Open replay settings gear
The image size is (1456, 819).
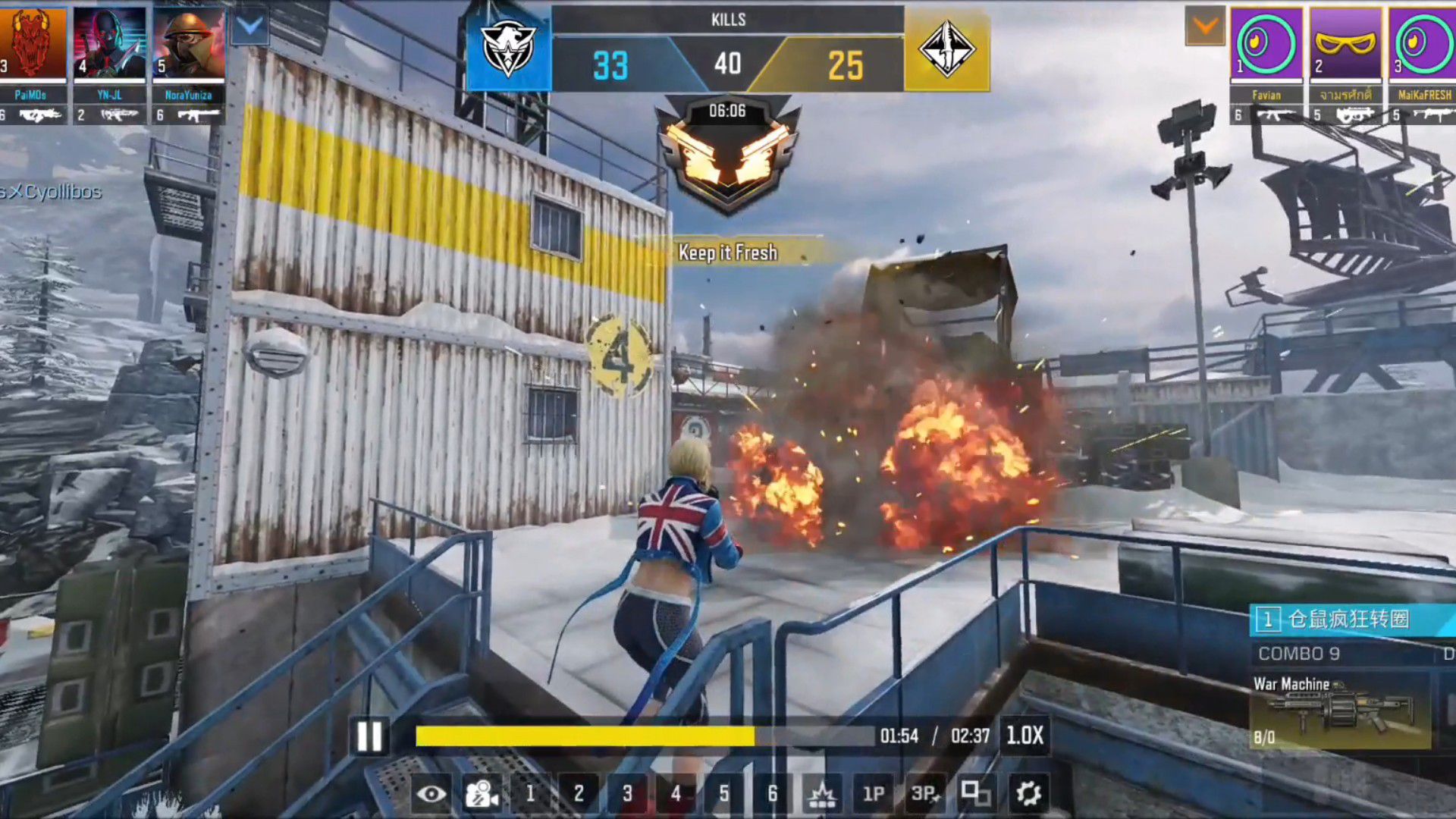(1028, 794)
